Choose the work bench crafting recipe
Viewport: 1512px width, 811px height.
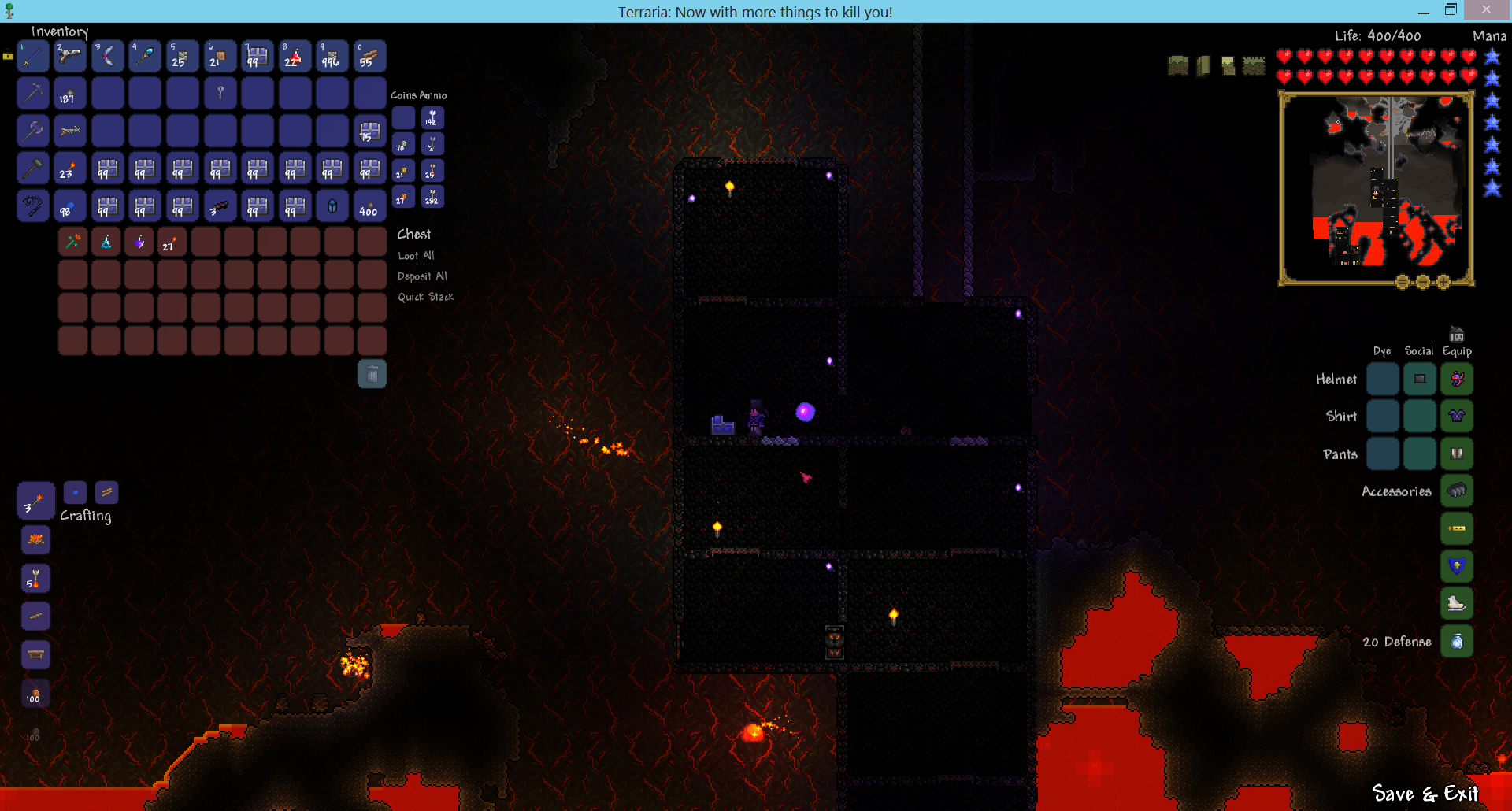click(x=35, y=654)
